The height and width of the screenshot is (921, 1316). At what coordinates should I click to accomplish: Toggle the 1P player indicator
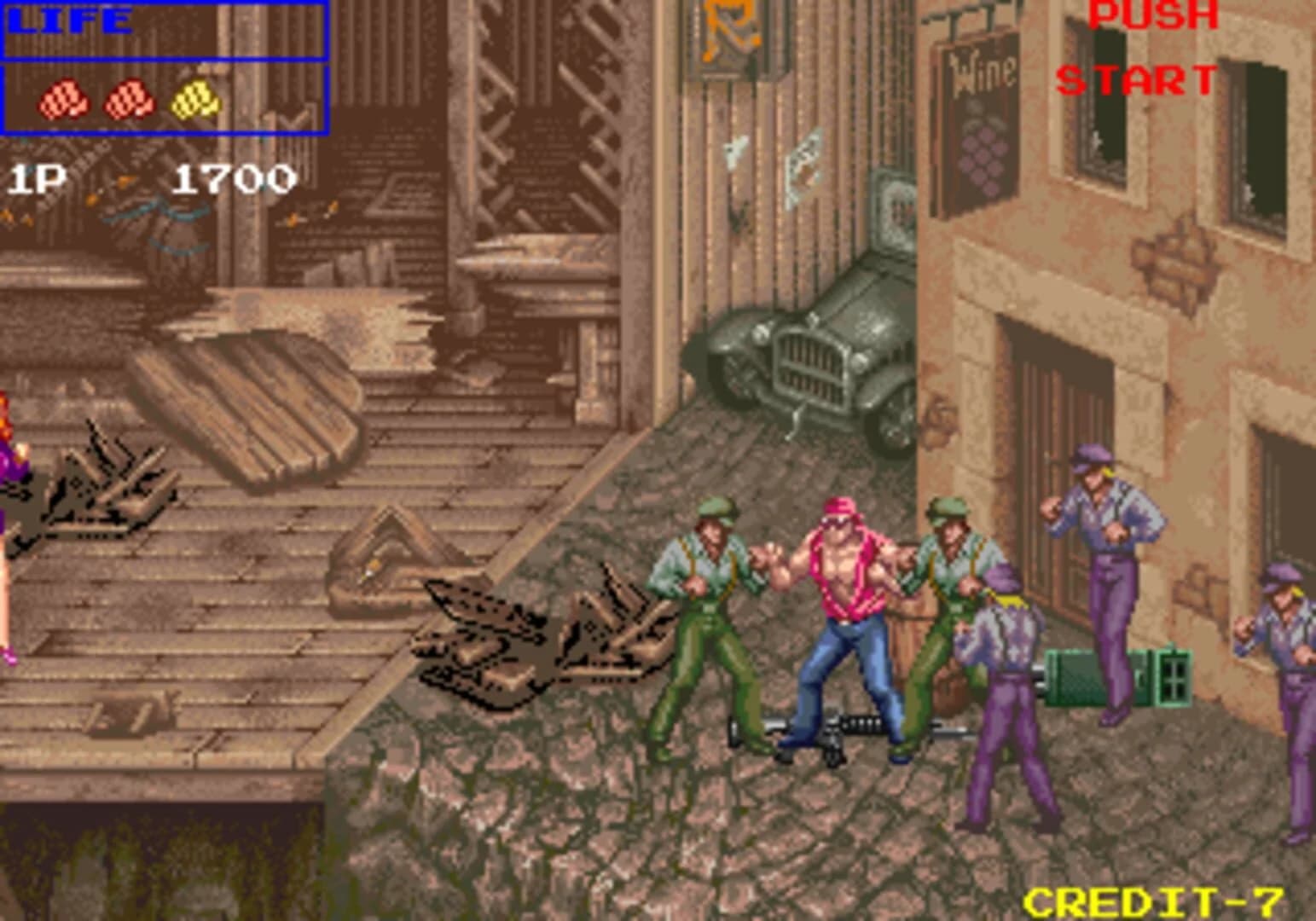point(38,179)
